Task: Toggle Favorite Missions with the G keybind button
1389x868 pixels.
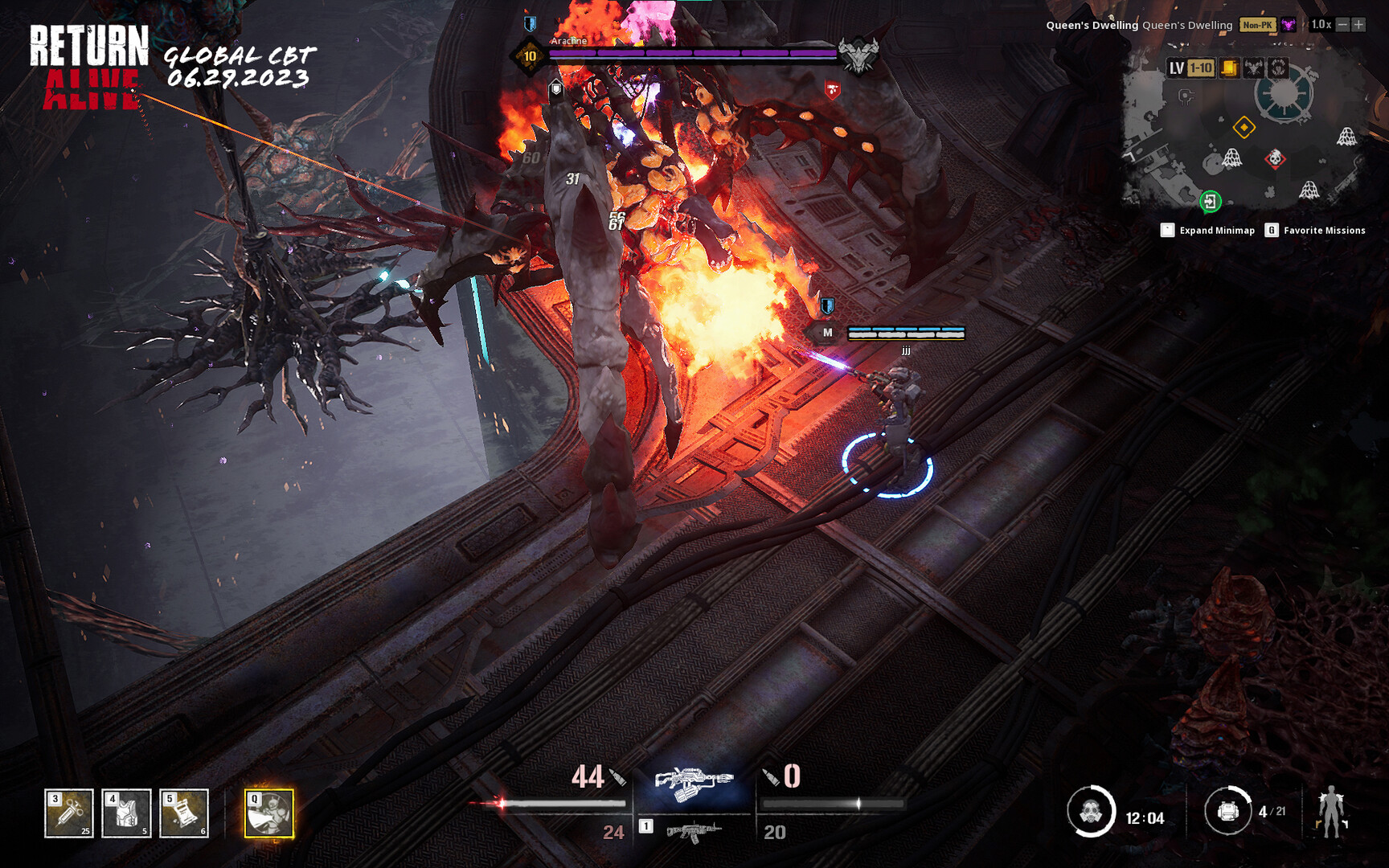Action: coord(1271,230)
